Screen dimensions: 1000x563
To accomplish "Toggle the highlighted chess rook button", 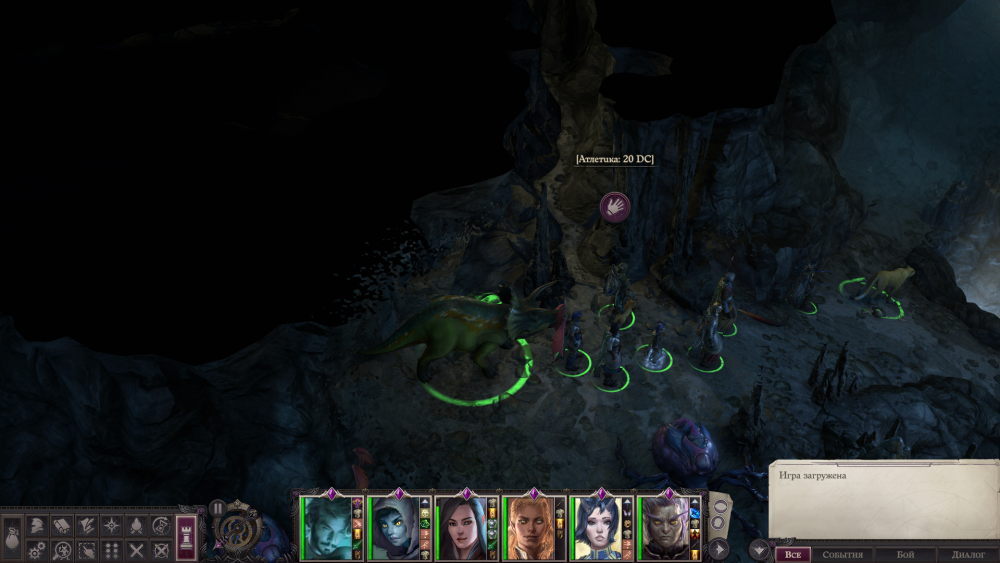I will pyautogui.click(x=187, y=536).
